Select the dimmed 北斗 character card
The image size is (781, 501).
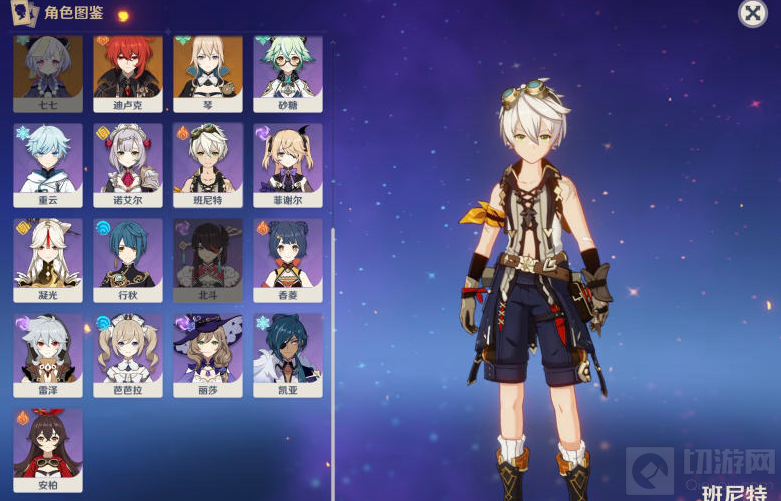pyautogui.click(x=208, y=257)
